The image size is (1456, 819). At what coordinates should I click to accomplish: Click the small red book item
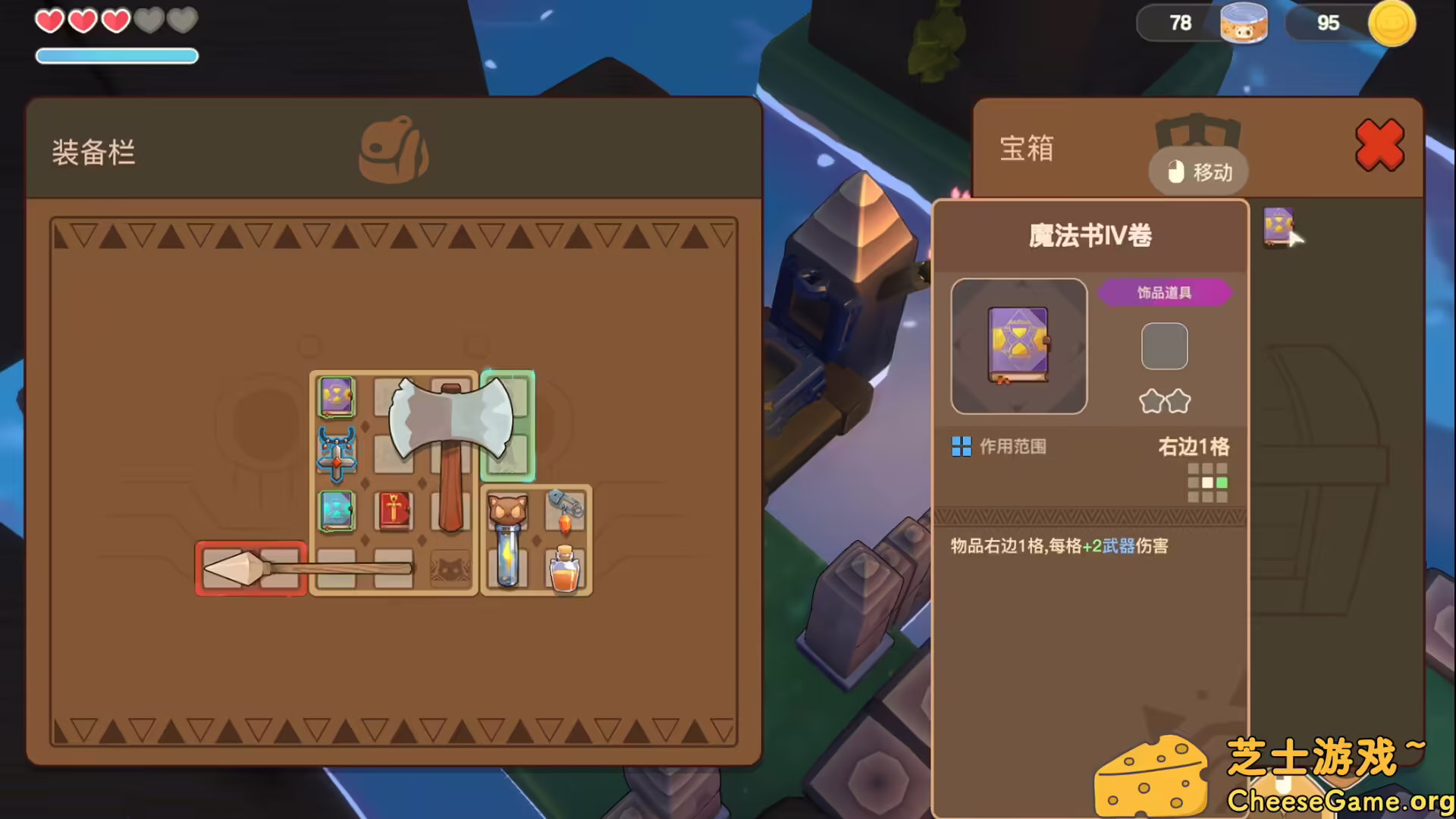394,510
